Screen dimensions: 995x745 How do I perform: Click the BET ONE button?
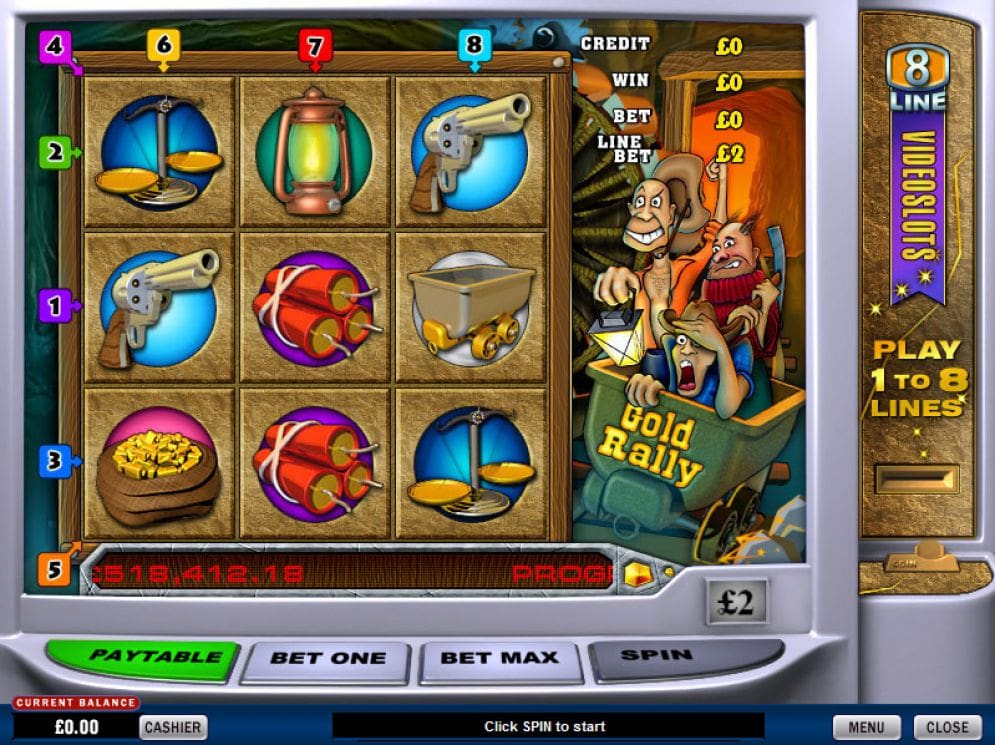click(x=326, y=660)
